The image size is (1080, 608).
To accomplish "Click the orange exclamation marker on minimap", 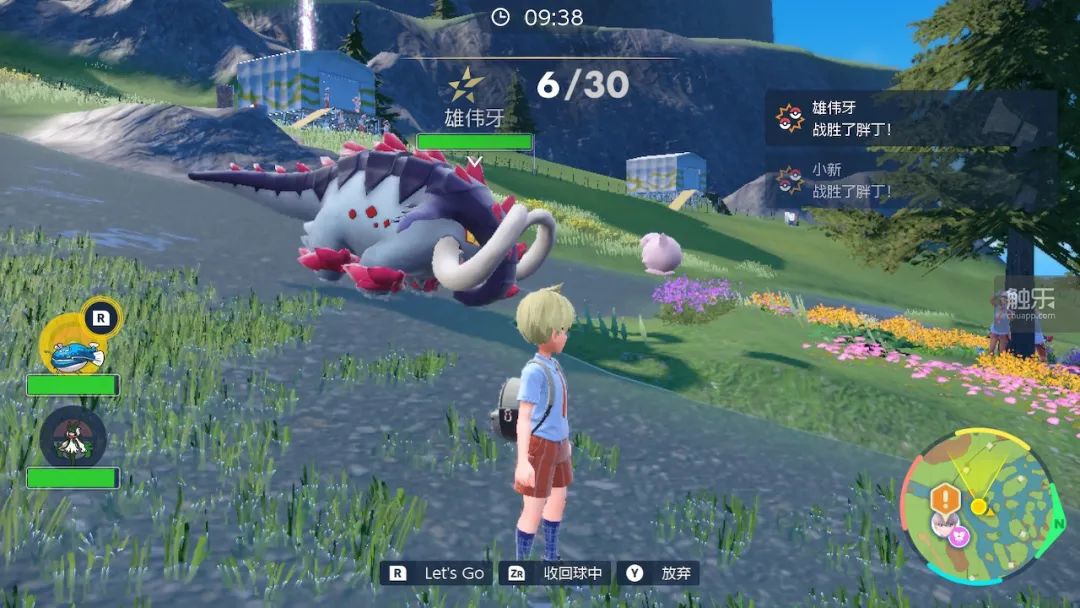I will (x=944, y=497).
